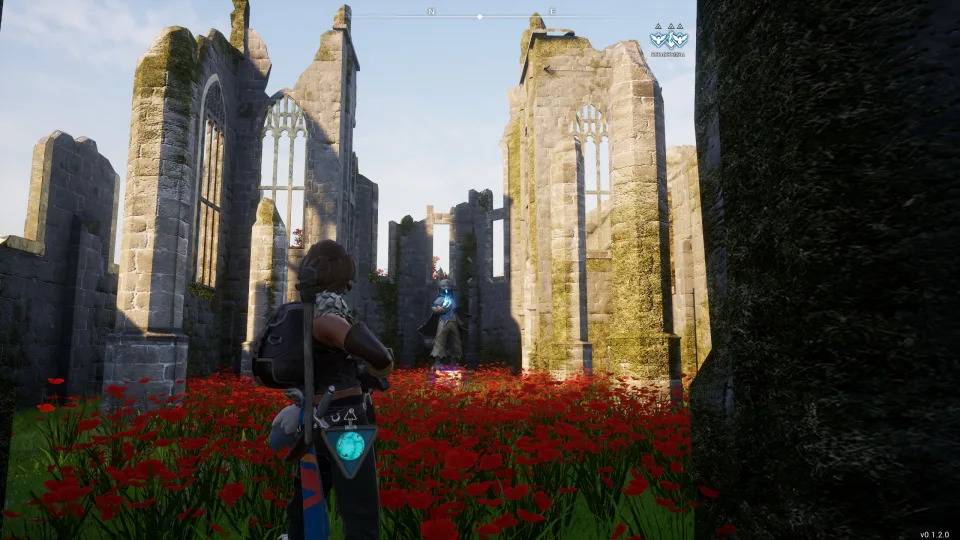Click the winged emblem icon

click(x=668, y=37)
